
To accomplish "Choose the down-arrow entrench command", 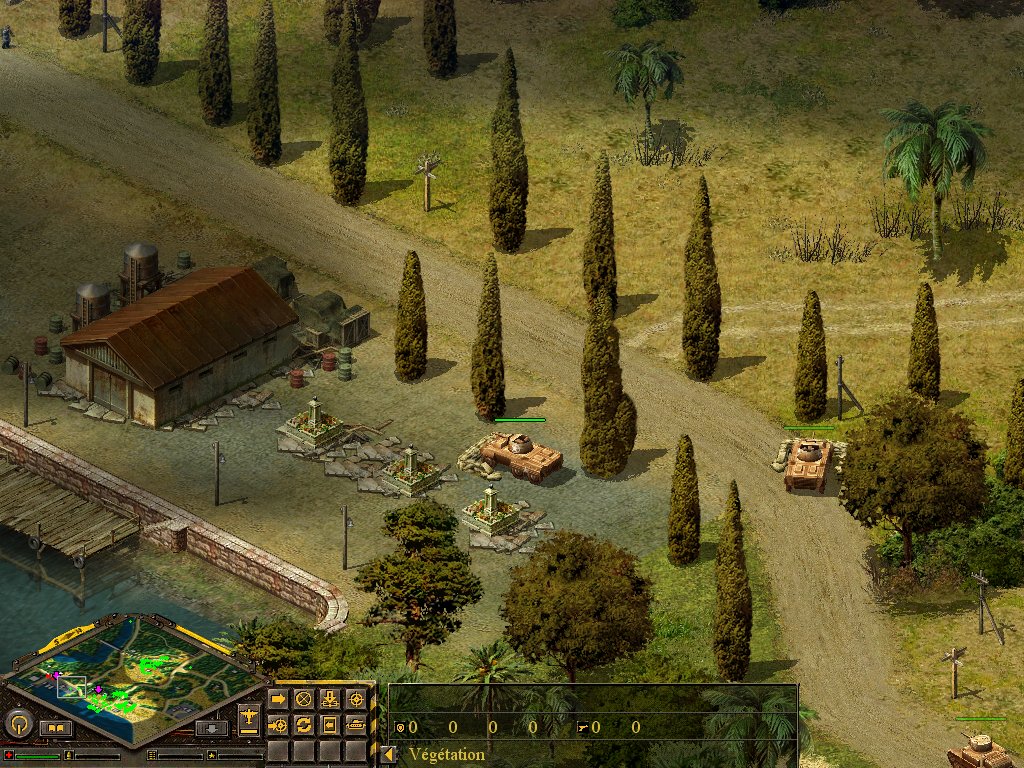I will (x=330, y=698).
